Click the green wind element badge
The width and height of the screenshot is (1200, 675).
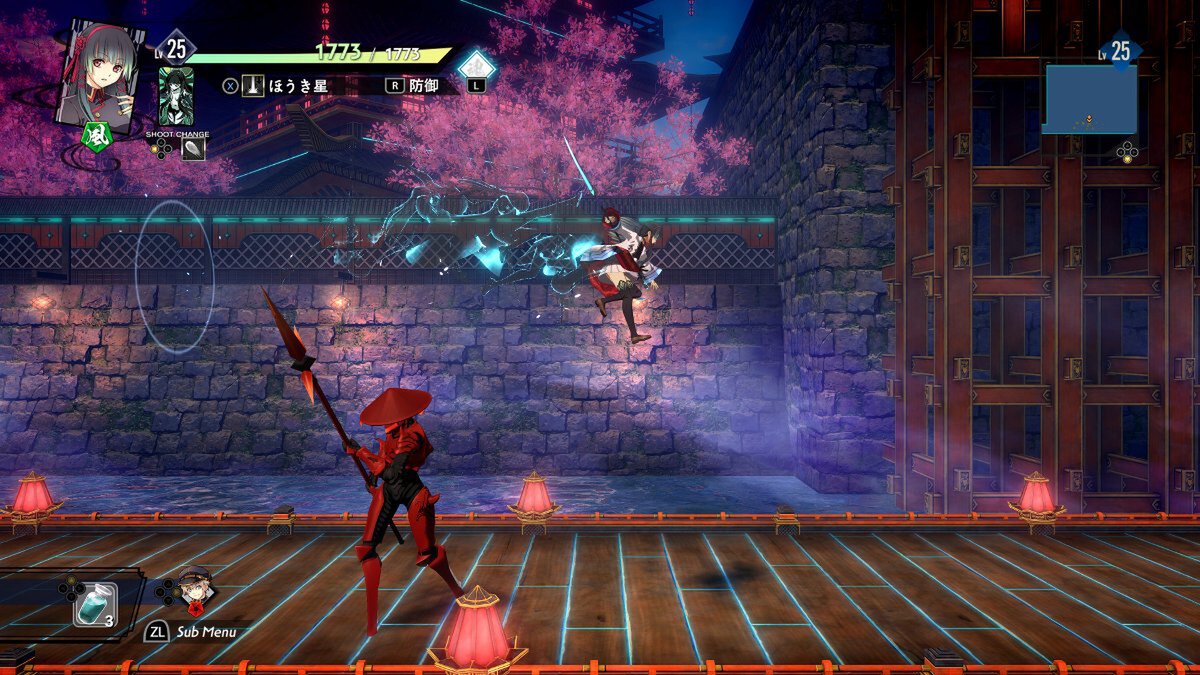coord(95,133)
